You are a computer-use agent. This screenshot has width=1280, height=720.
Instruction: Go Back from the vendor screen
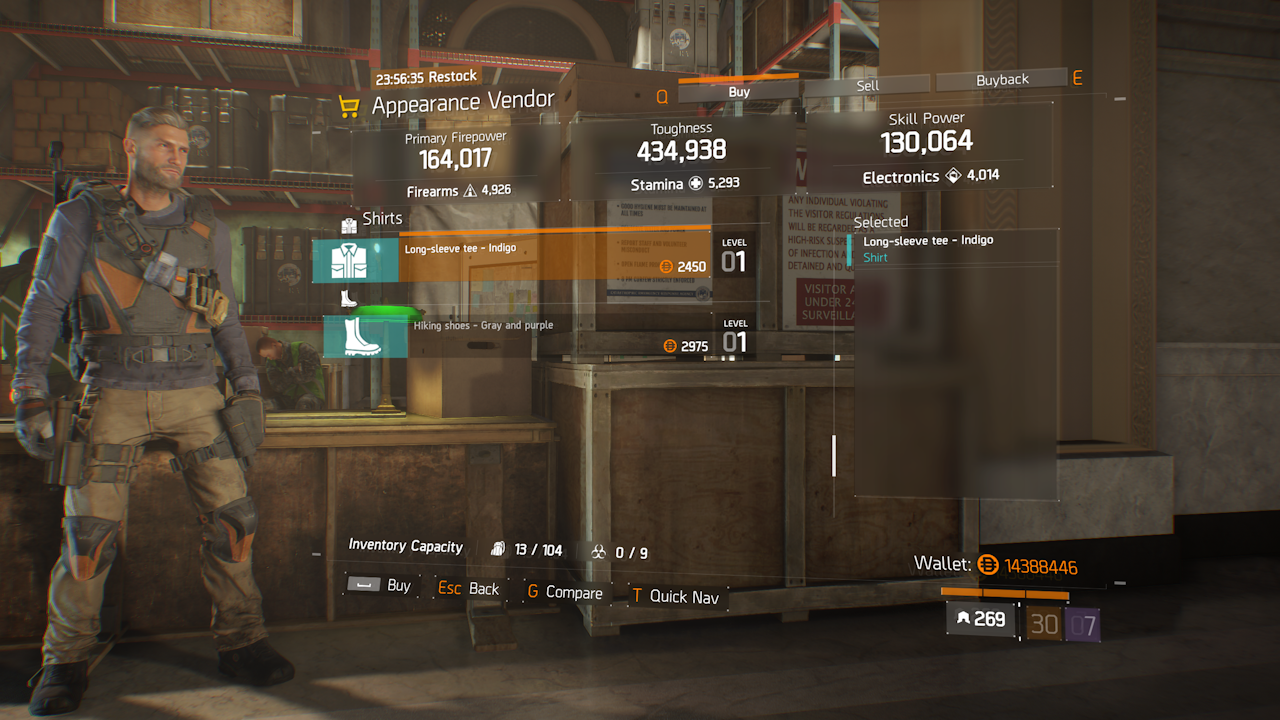coord(470,589)
